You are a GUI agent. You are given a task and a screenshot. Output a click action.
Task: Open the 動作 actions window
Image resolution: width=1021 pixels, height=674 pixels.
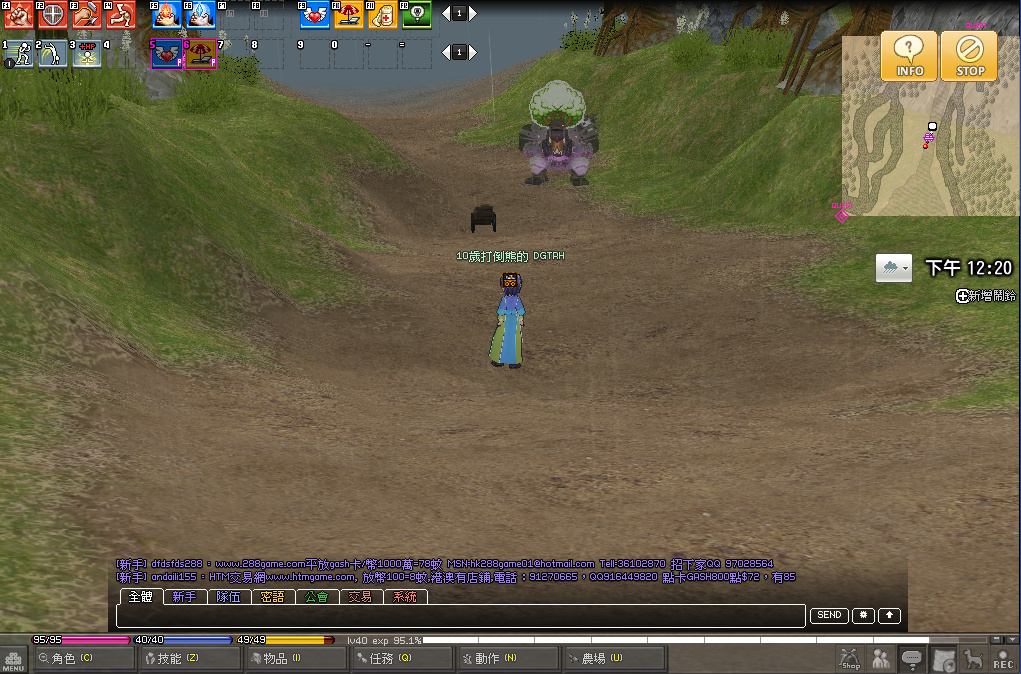coord(507,658)
